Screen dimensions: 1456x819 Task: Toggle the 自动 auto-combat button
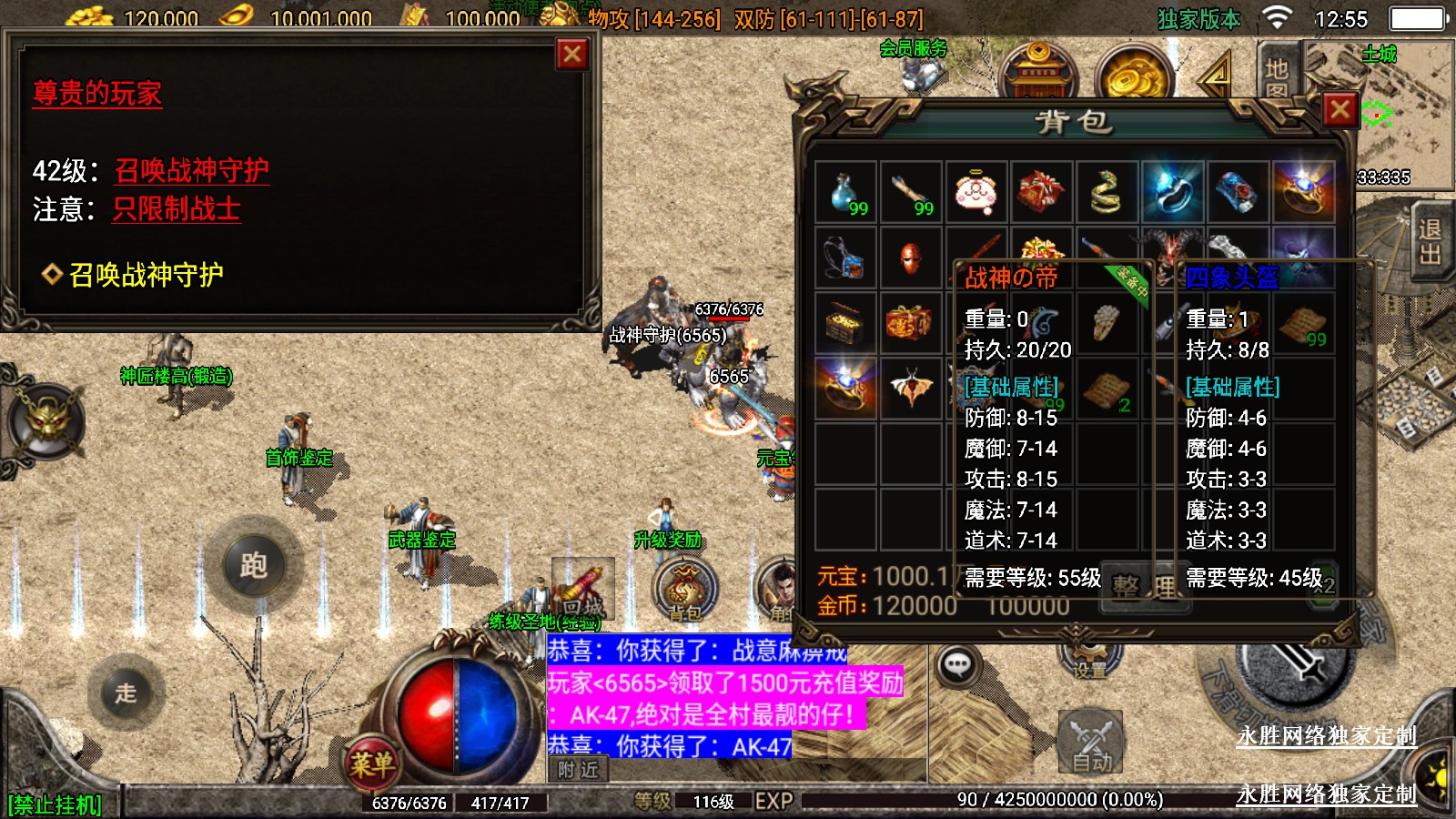coord(1091,742)
